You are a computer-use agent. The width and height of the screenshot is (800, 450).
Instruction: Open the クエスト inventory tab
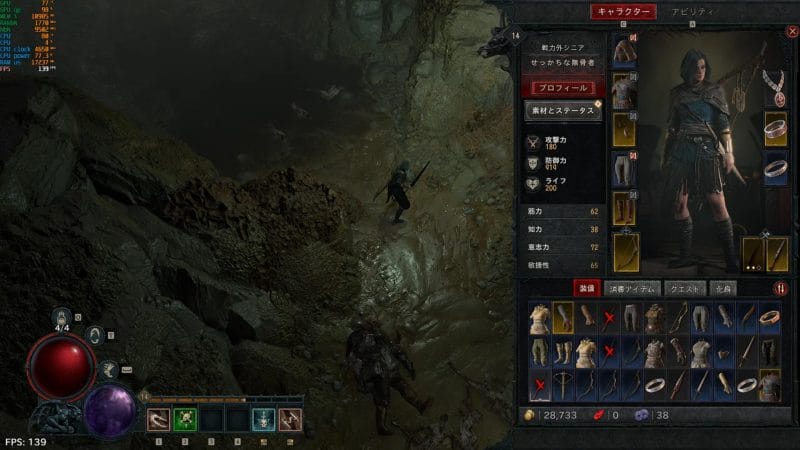point(685,289)
